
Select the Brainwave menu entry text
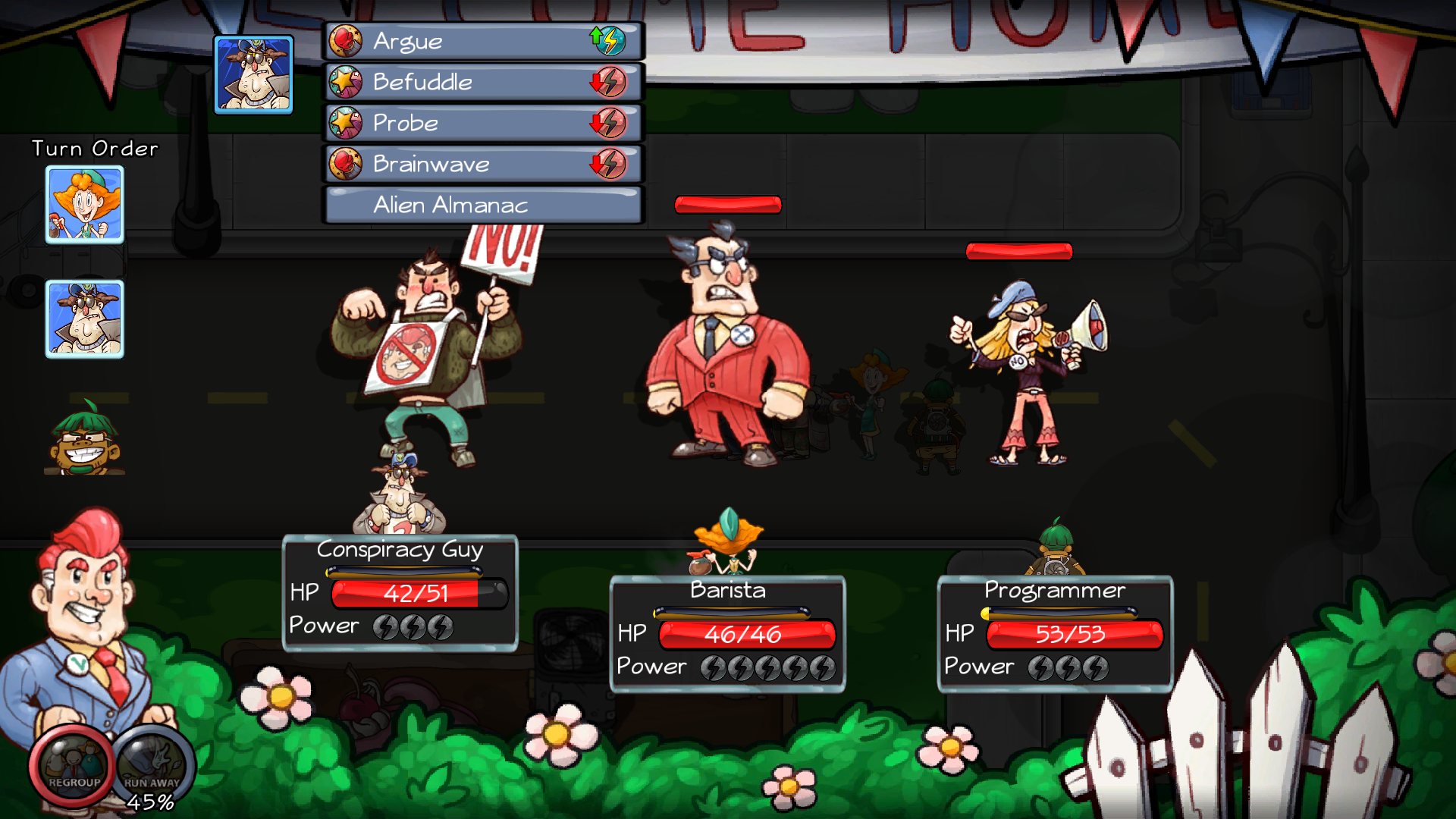click(431, 164)
